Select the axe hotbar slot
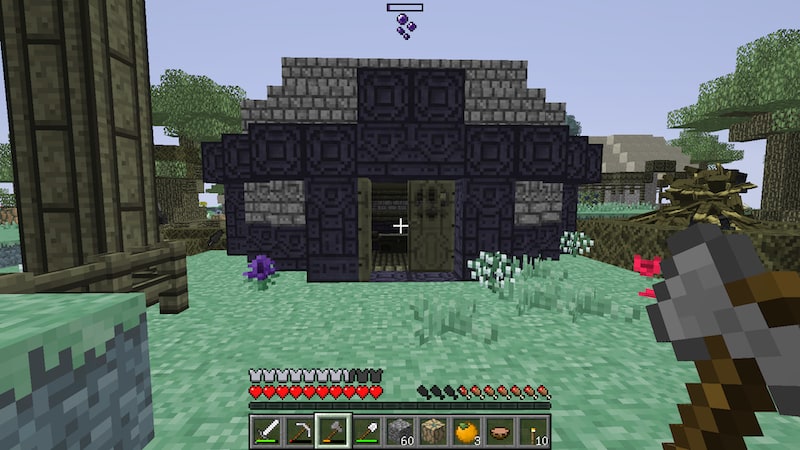This screenshot has width=800, height=450. click(333, 430)
